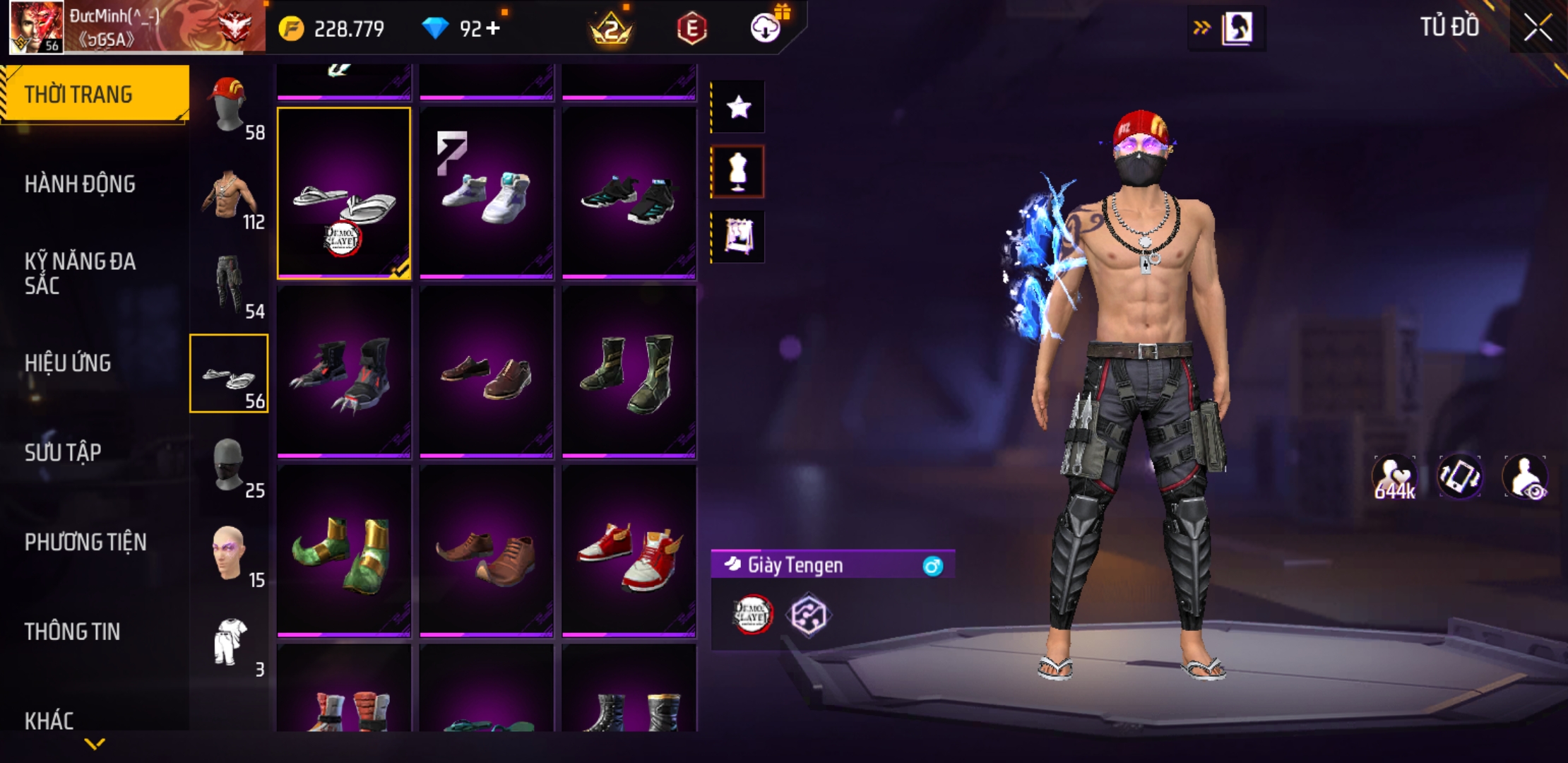Image resolution: width=1568 pixels, height=763 pixels.
Task: Add diamonds with the plus button
Action: coord(493,28)
